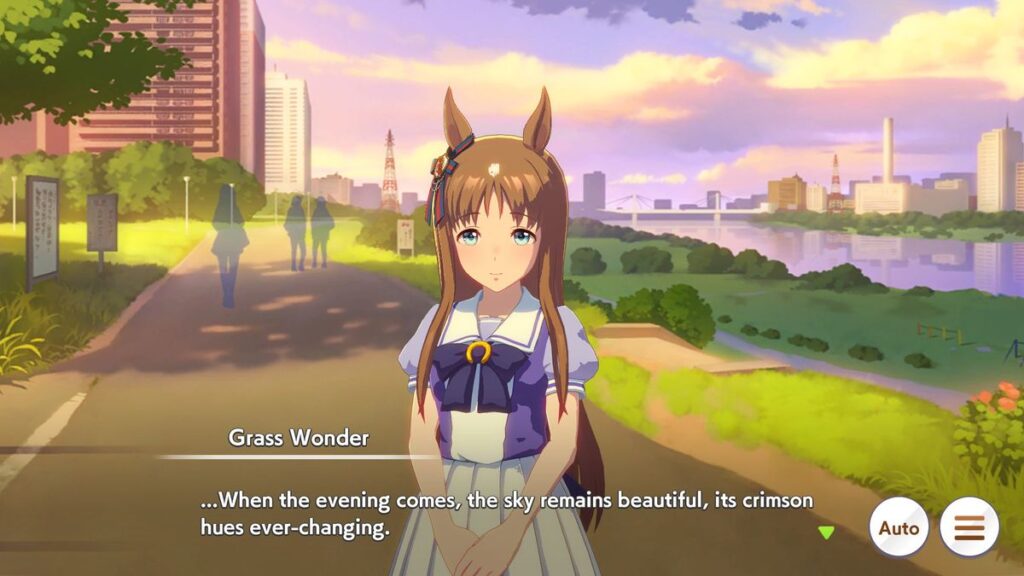
Task: Advance dialogue with the green arrow indicator
Action: click(x=826, y=532)
